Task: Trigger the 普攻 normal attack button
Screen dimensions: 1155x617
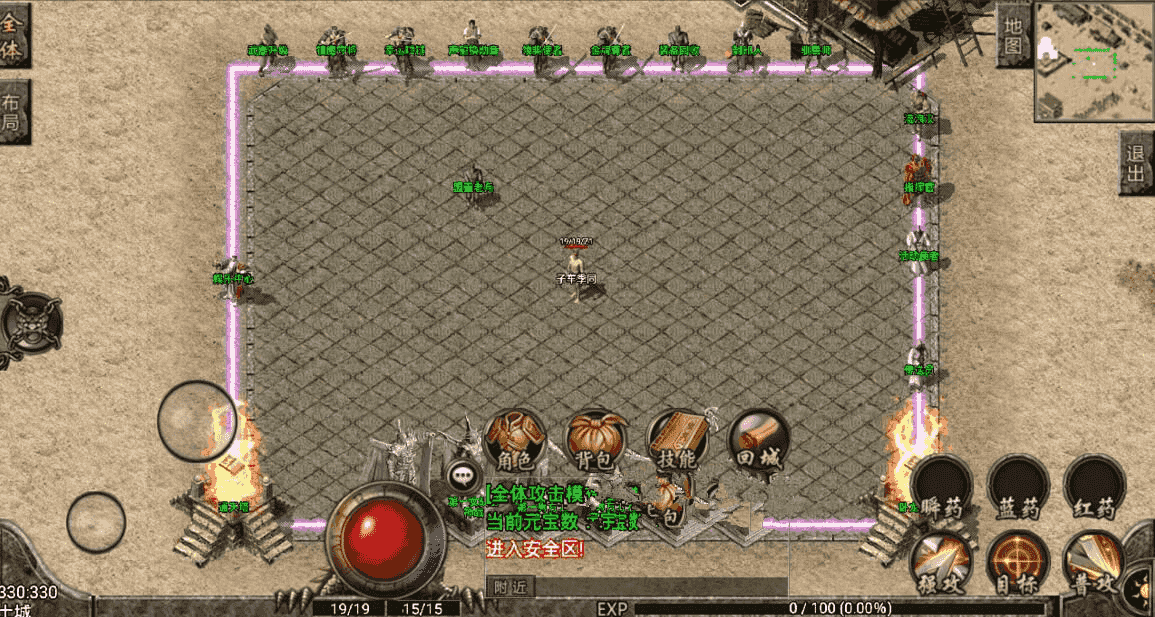Action: (x=1094, y=562)
